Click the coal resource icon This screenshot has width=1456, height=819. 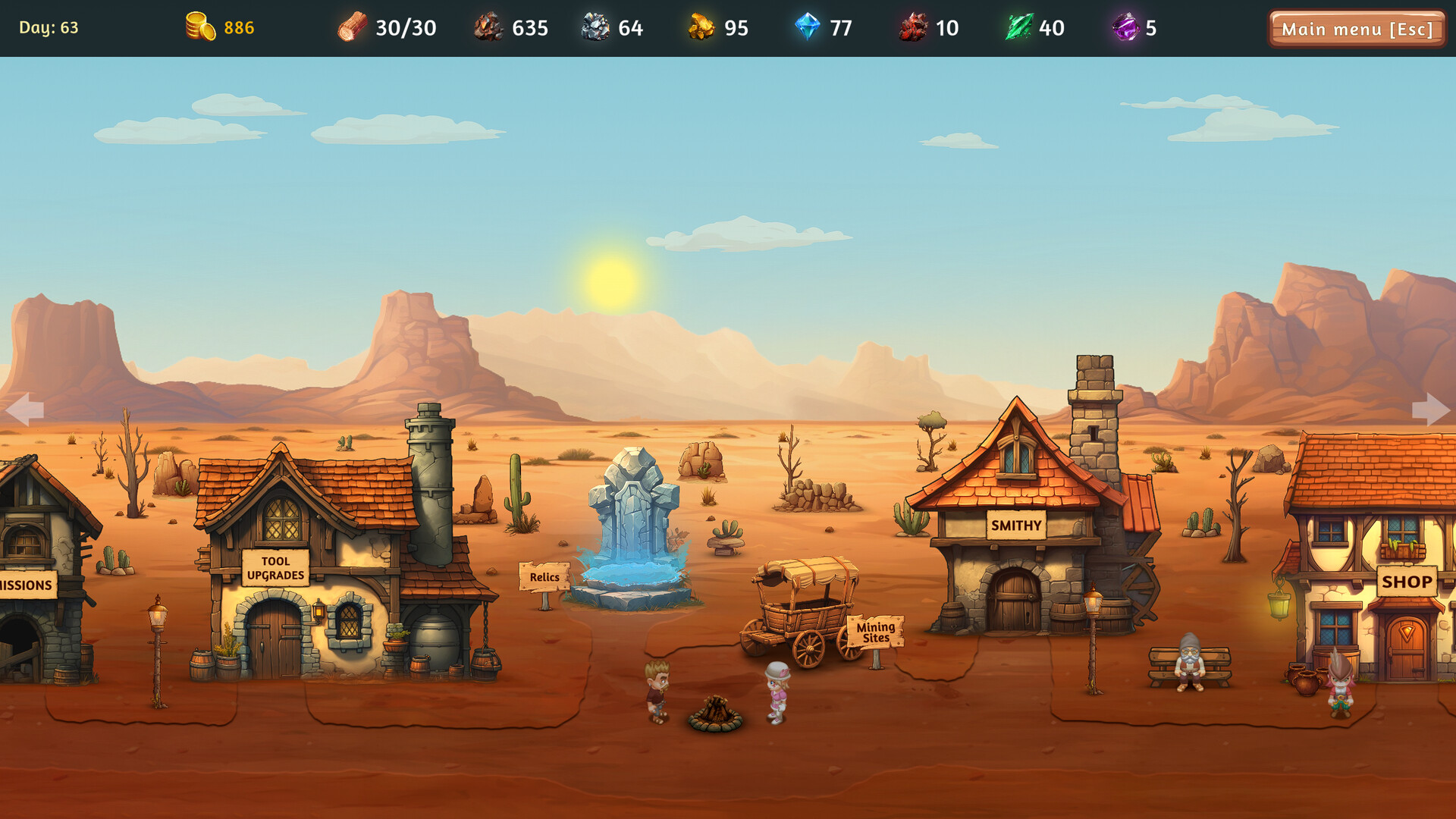coord(489,28)
